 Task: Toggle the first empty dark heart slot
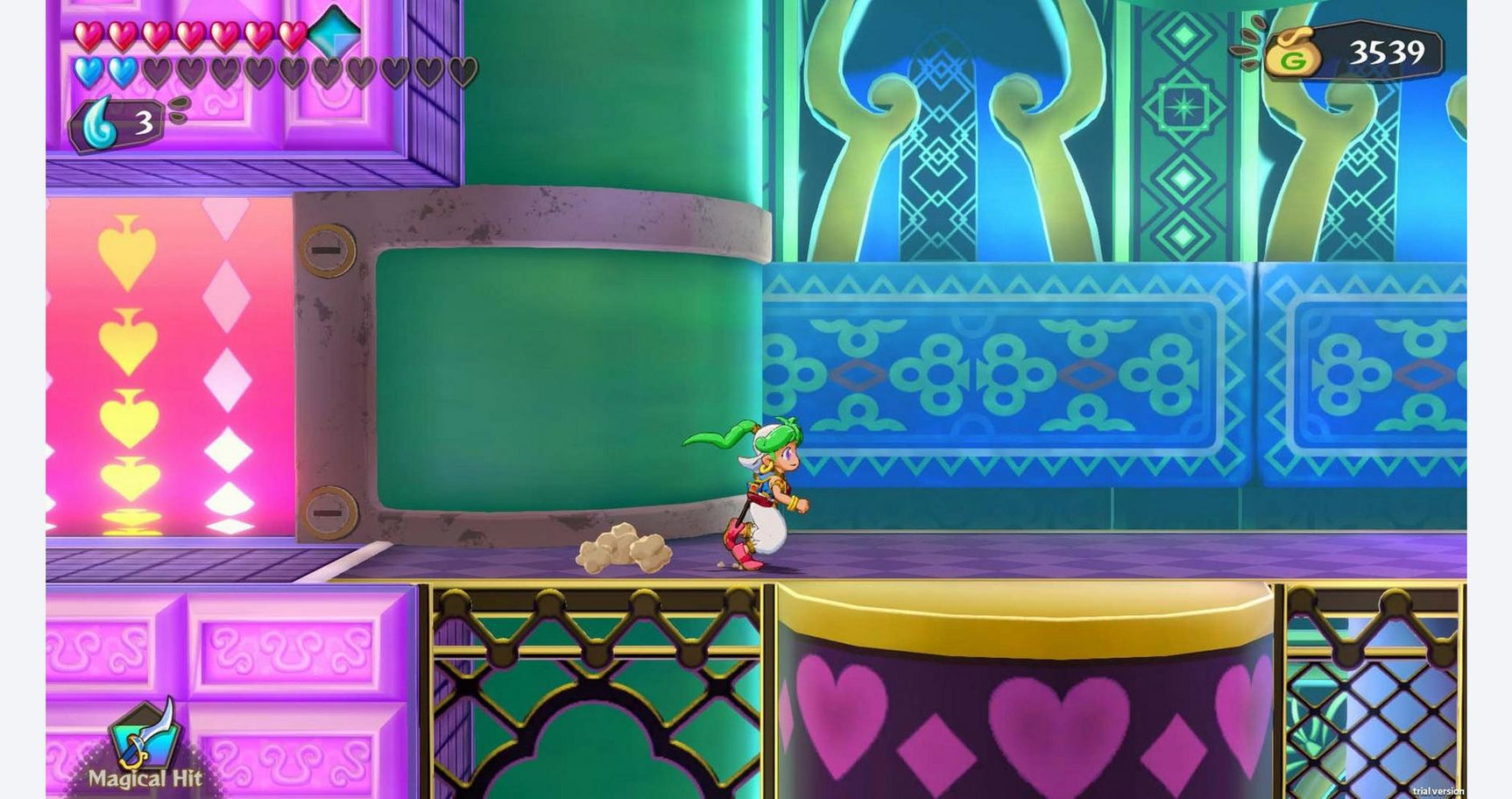(157, 73)
